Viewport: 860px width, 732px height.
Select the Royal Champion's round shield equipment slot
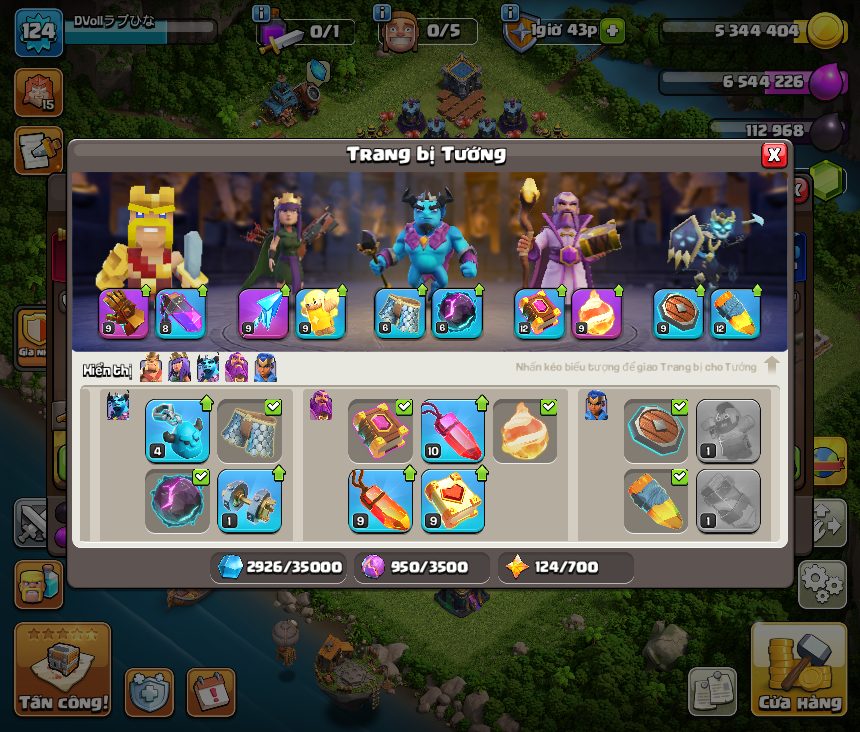click(x=679, y=313)
